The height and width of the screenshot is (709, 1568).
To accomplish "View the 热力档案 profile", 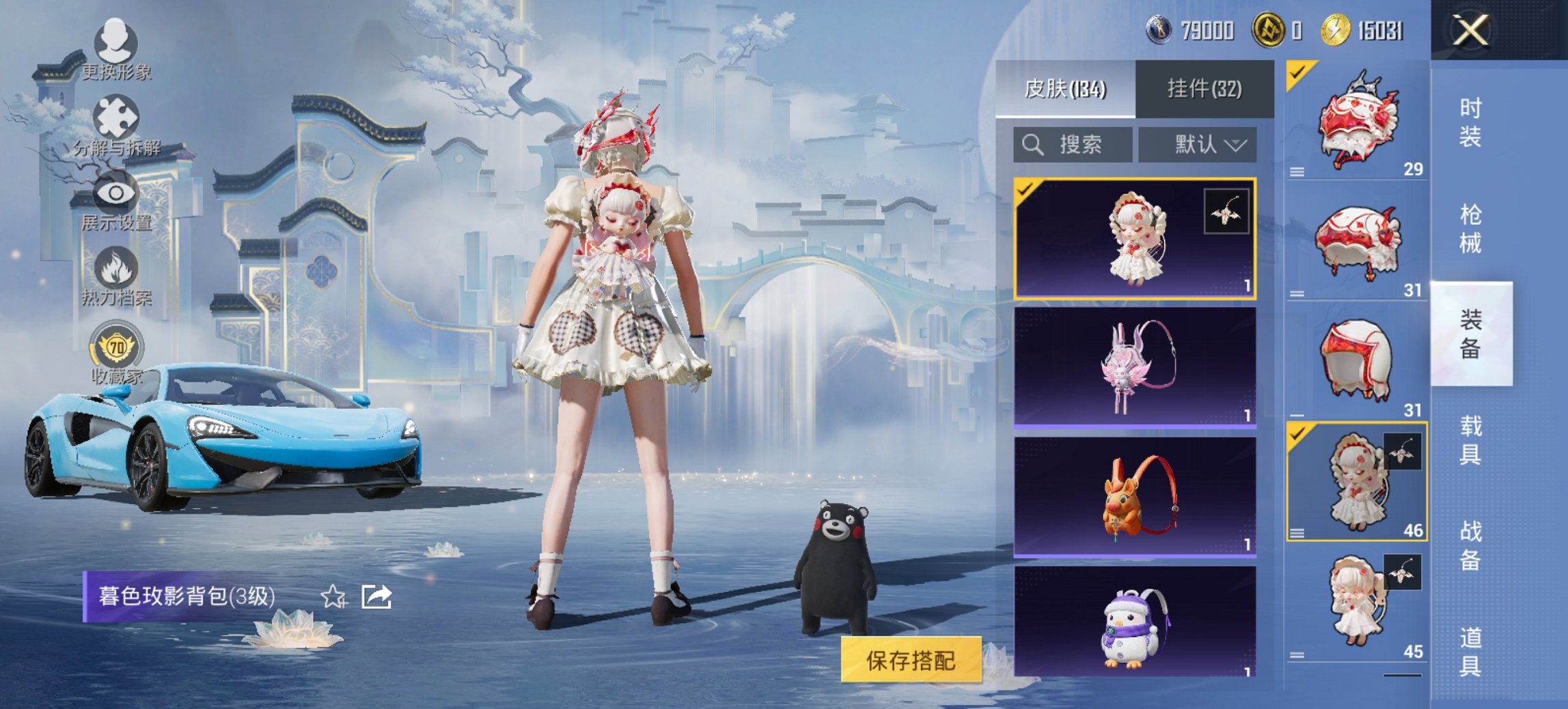I will (116, 279).
